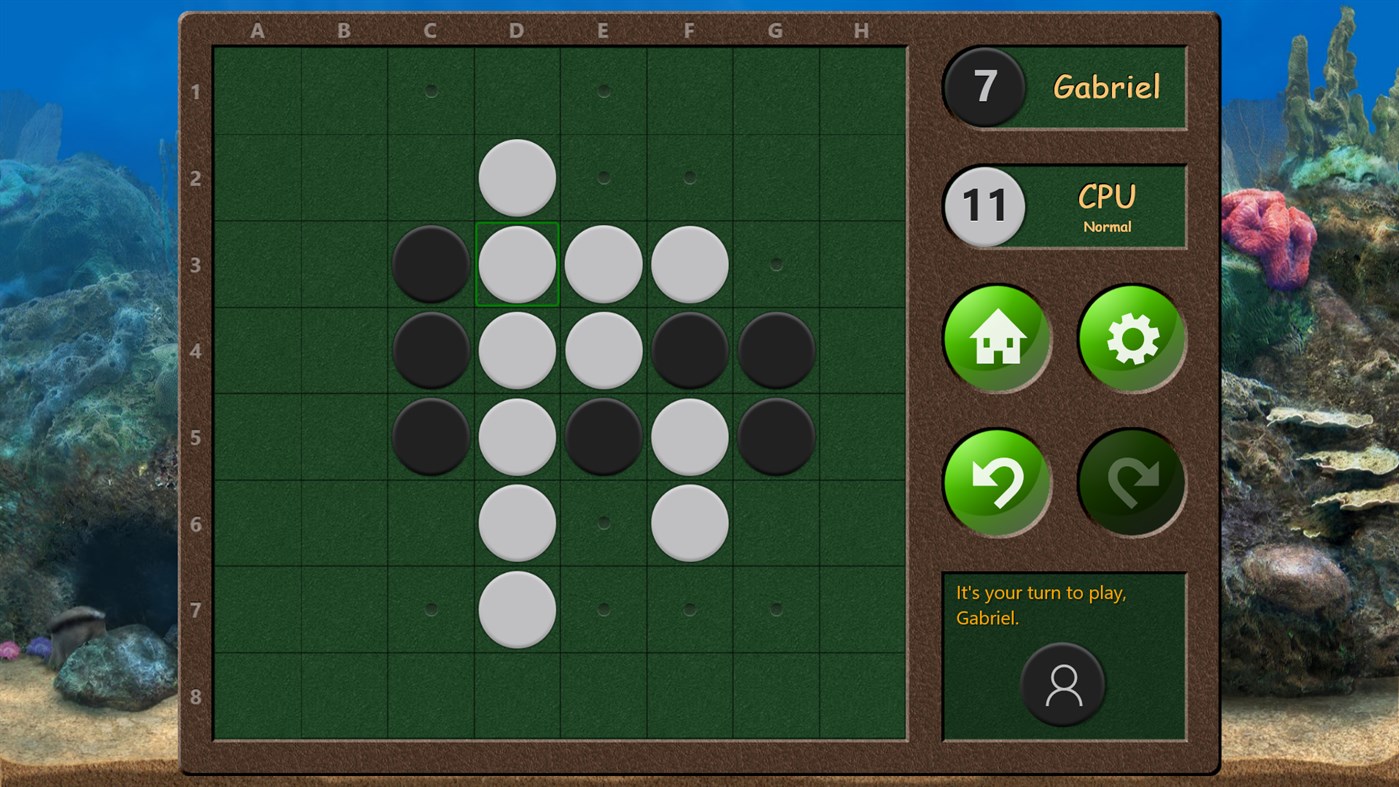The height and width of the screenshot is (787, 1399).
Task: Click the black disc at C3
Action: click(430, 263)
